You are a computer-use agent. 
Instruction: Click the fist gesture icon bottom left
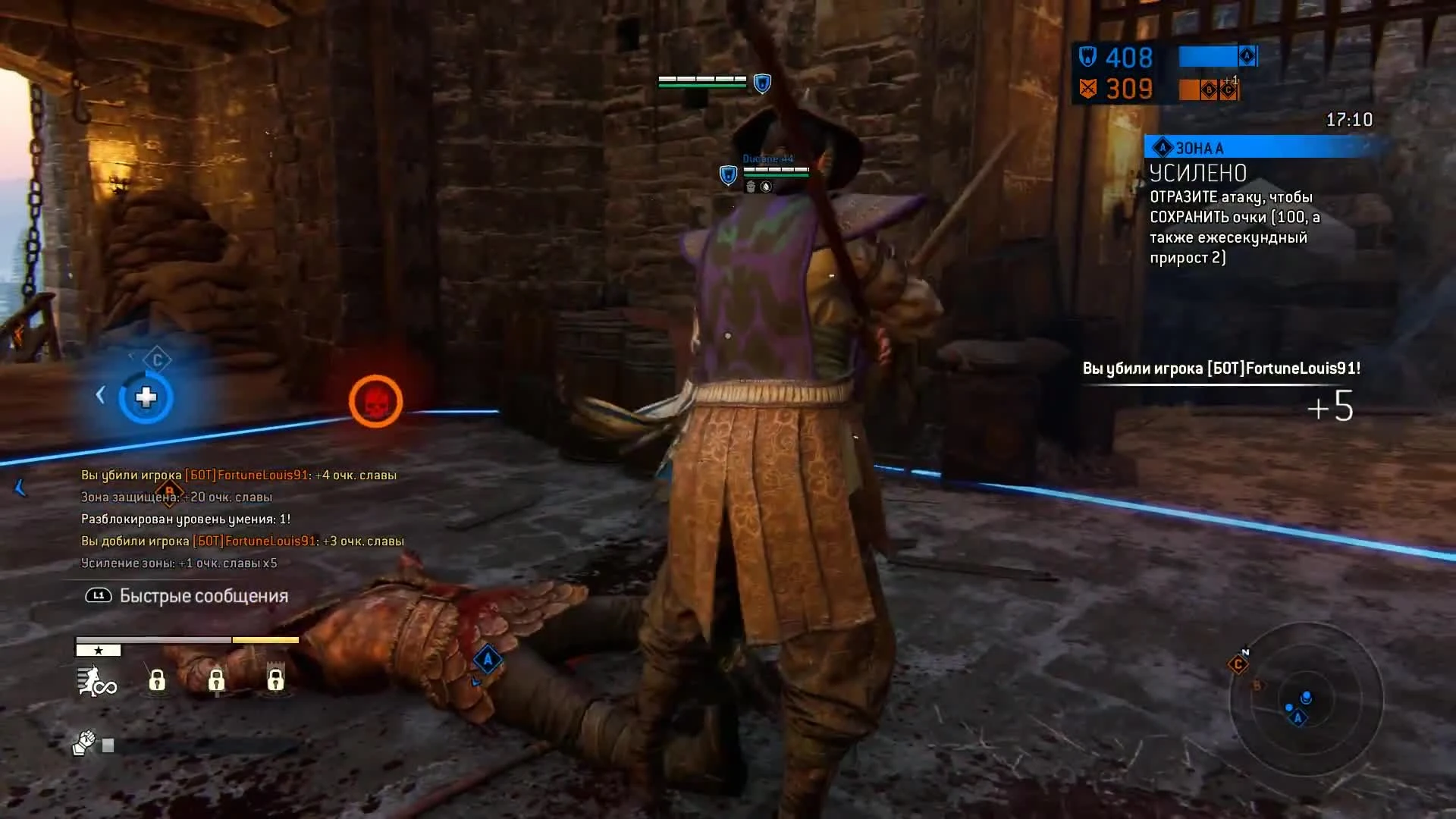click(x=85, y=742)
